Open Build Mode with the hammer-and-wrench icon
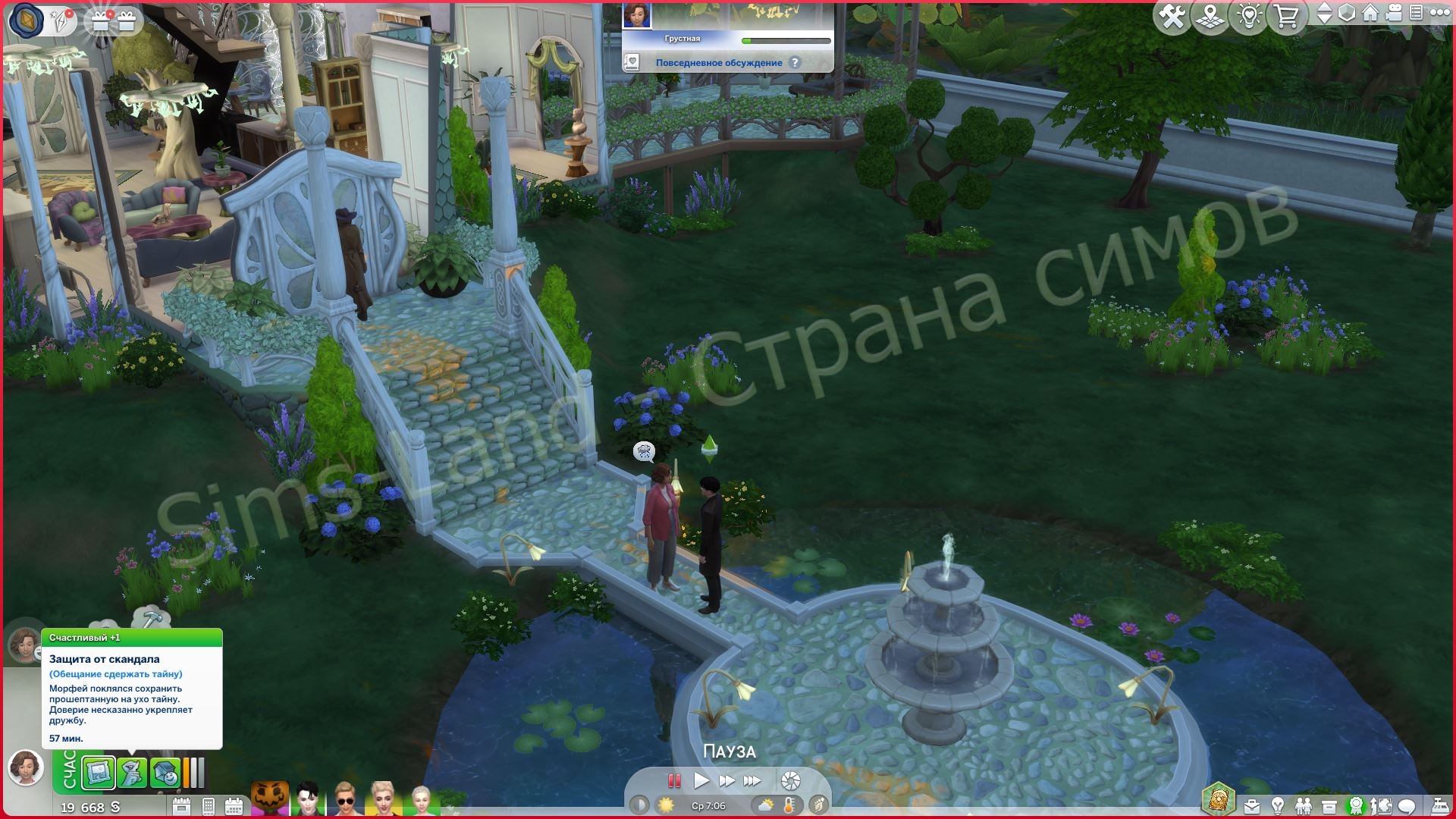Viewport: 1456px width, 819px height. click(1173, 13)
